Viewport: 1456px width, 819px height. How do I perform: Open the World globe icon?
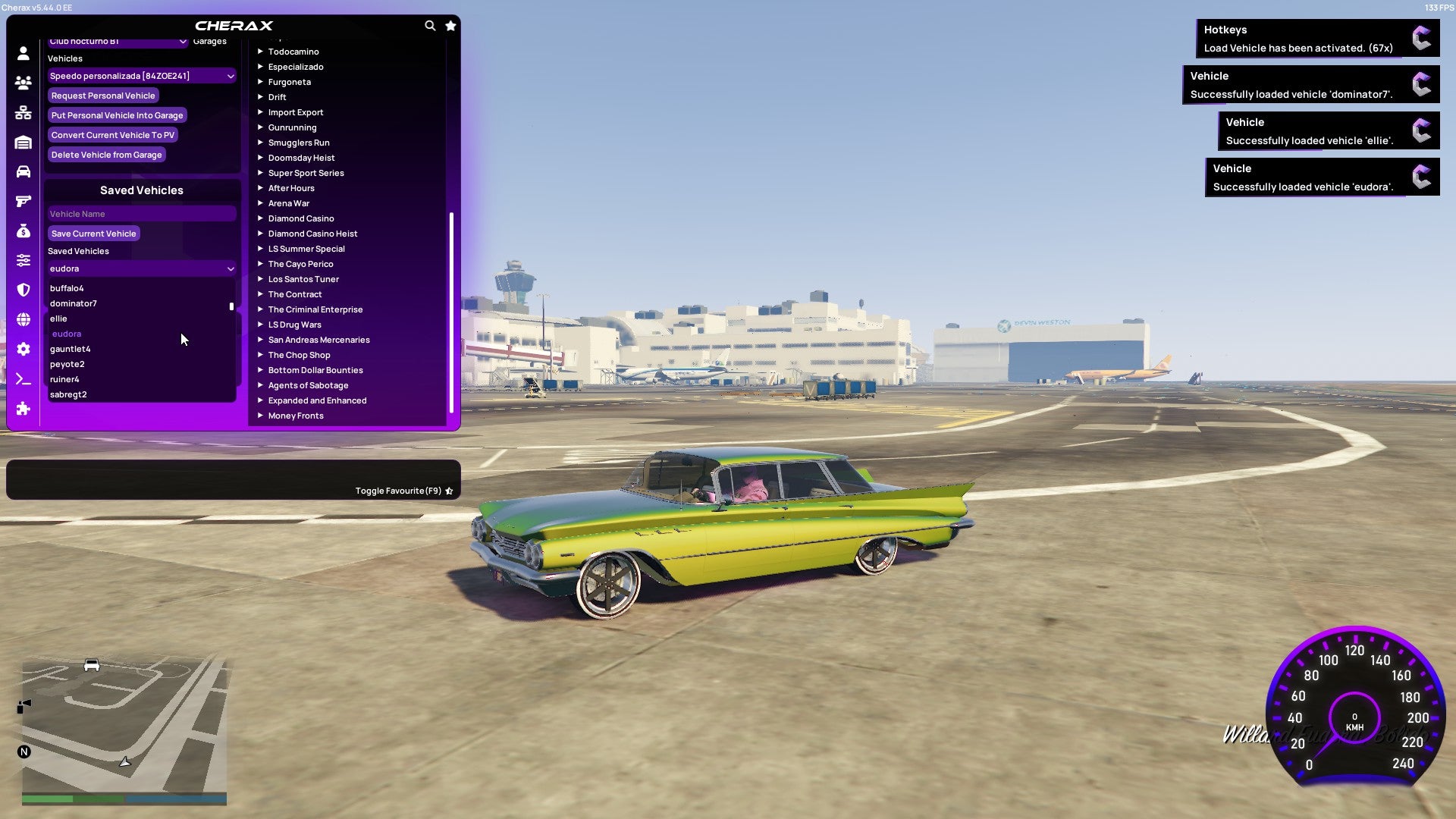[23, 318]
